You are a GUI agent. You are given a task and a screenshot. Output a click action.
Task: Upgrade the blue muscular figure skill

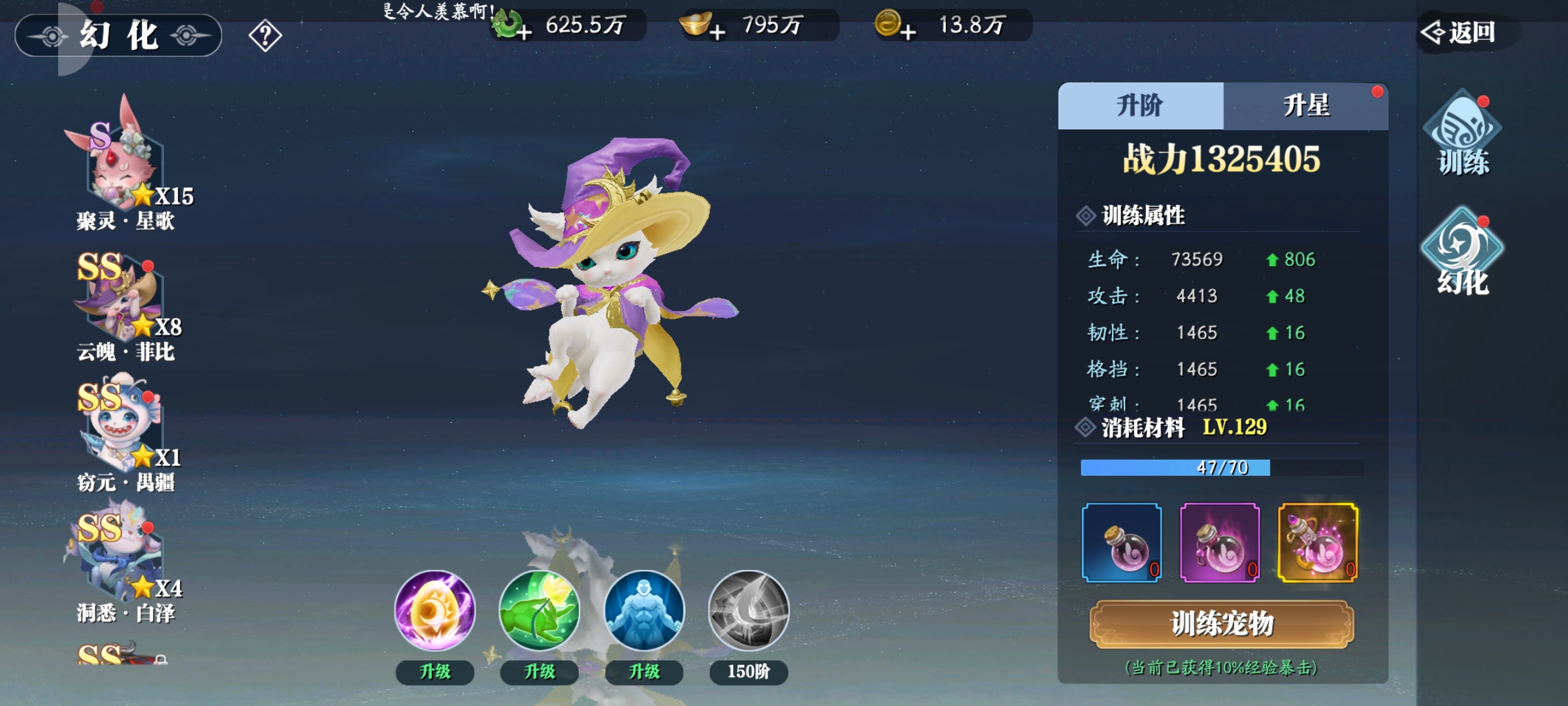coord(644,671)
